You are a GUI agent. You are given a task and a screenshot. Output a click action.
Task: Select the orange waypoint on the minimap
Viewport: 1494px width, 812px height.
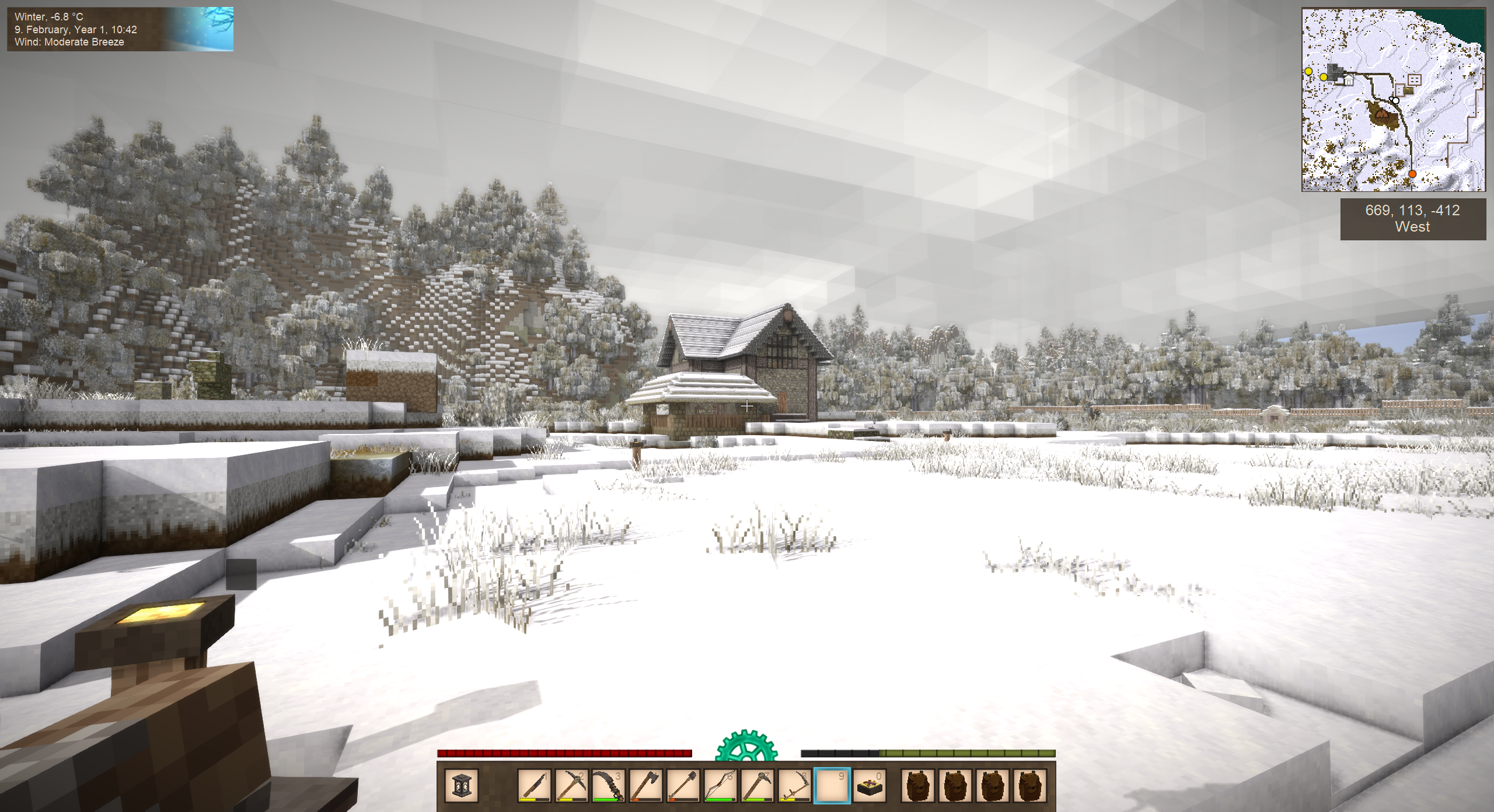pyautogui.click(x=1412, y=174)
